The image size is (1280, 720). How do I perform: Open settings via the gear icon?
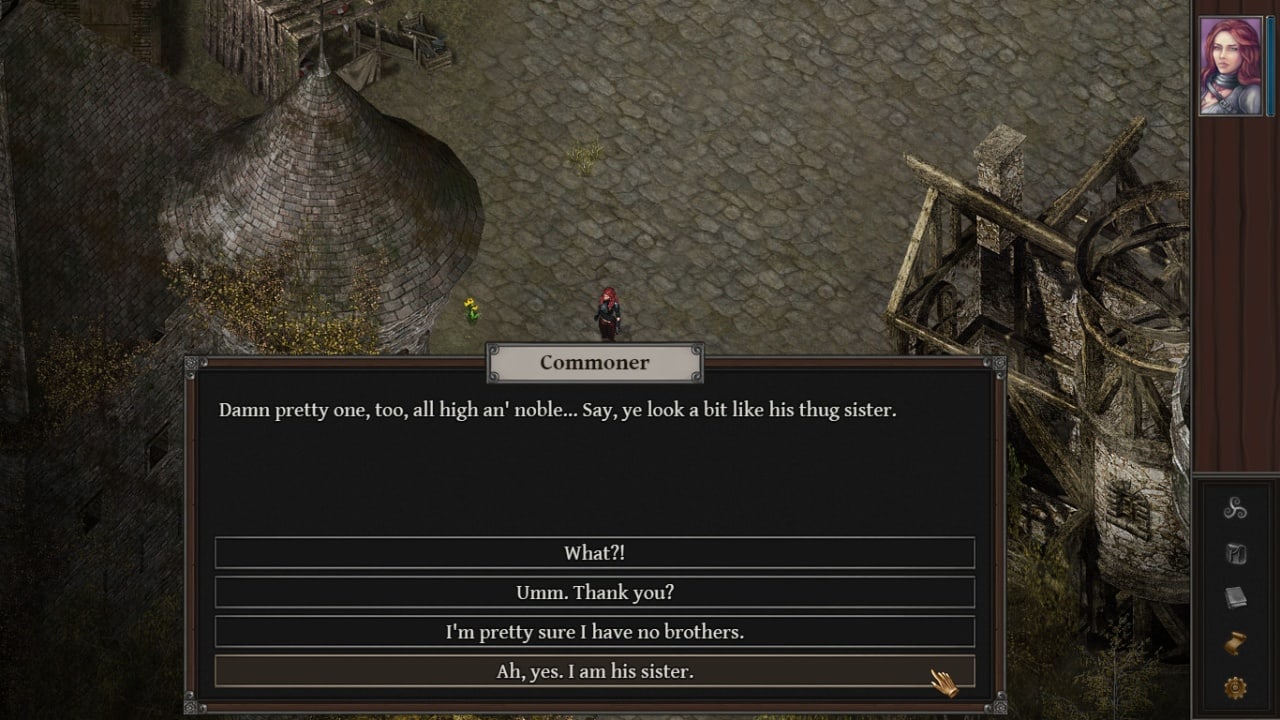(x=1235, y=688)
